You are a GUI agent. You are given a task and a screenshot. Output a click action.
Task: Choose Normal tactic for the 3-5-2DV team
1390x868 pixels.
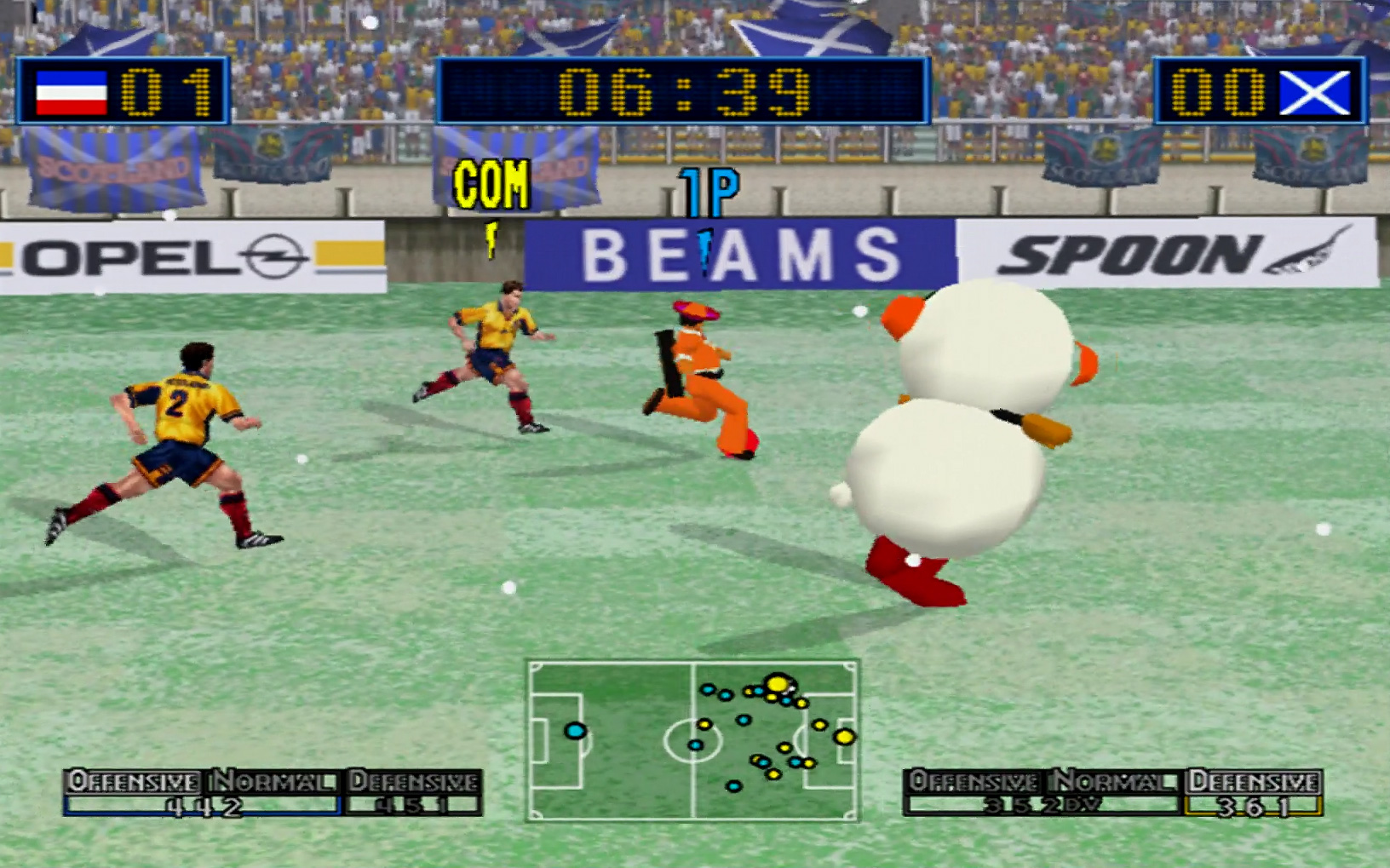click(1113, 780)
